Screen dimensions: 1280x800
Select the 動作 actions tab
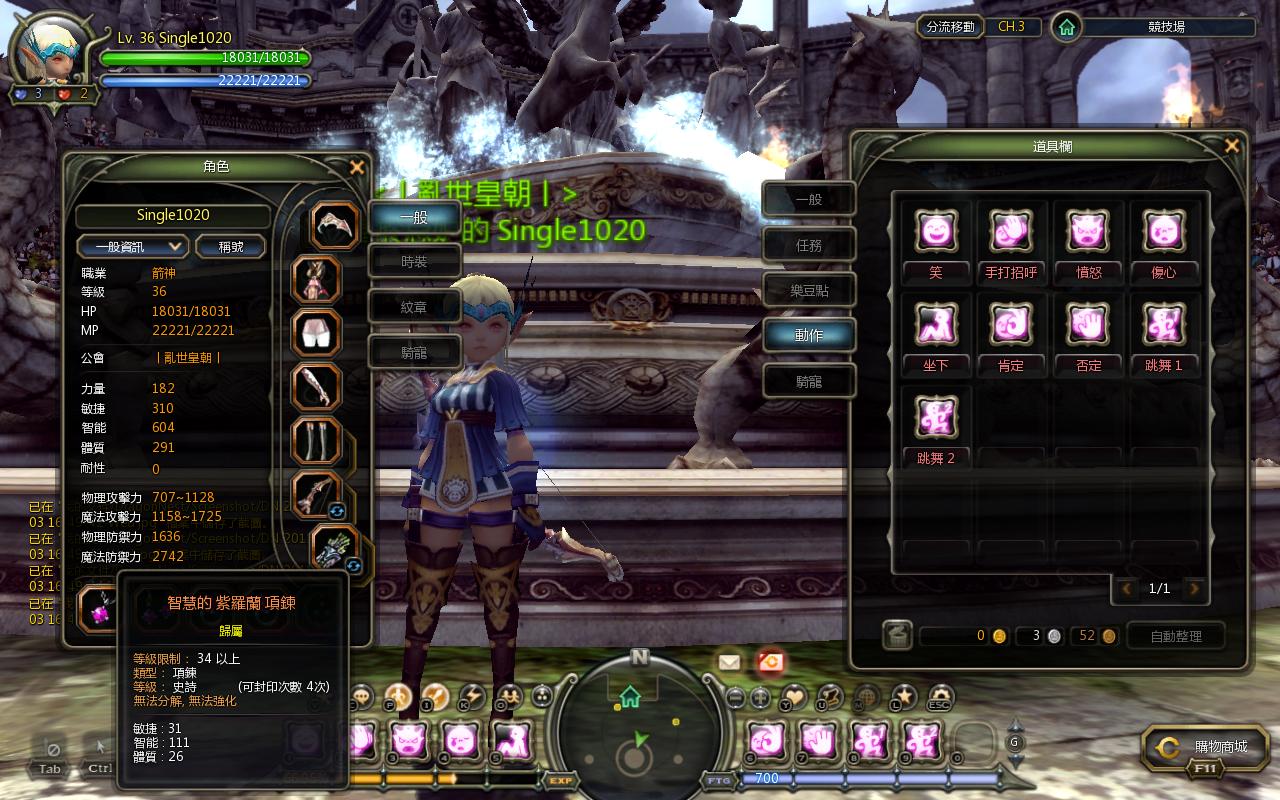[808, 336]
